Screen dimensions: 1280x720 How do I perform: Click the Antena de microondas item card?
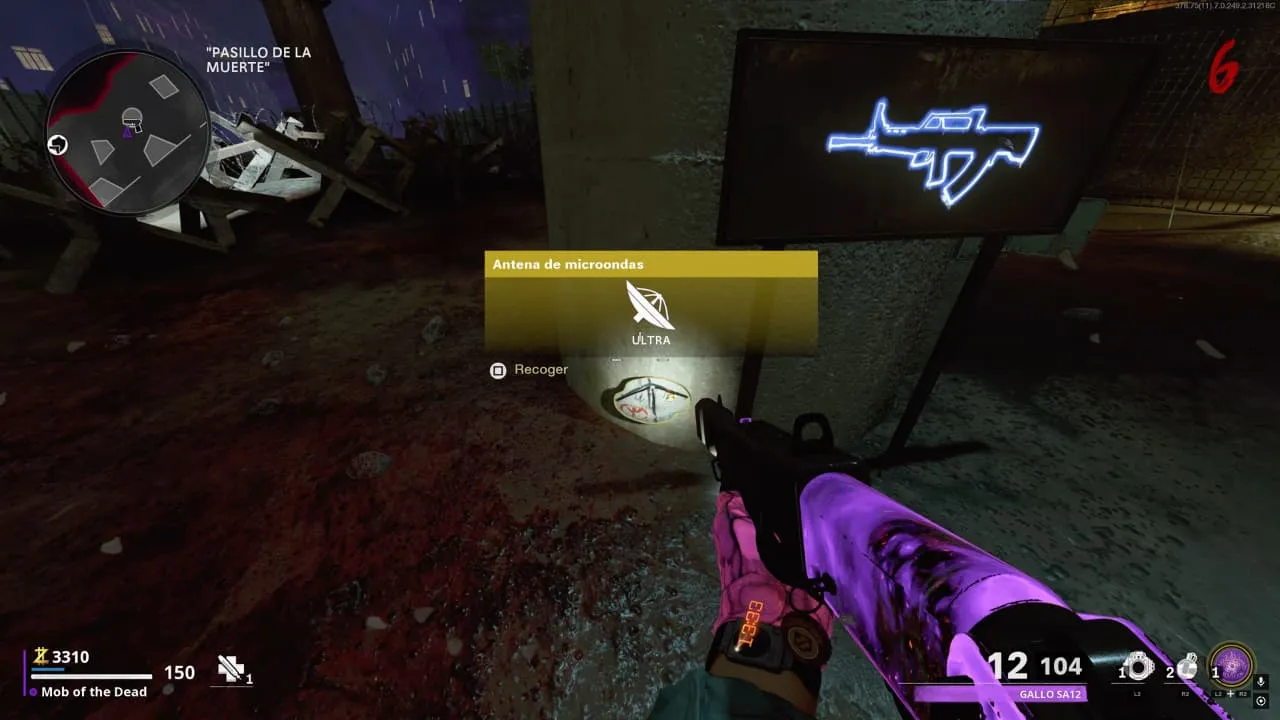(651, 303)
